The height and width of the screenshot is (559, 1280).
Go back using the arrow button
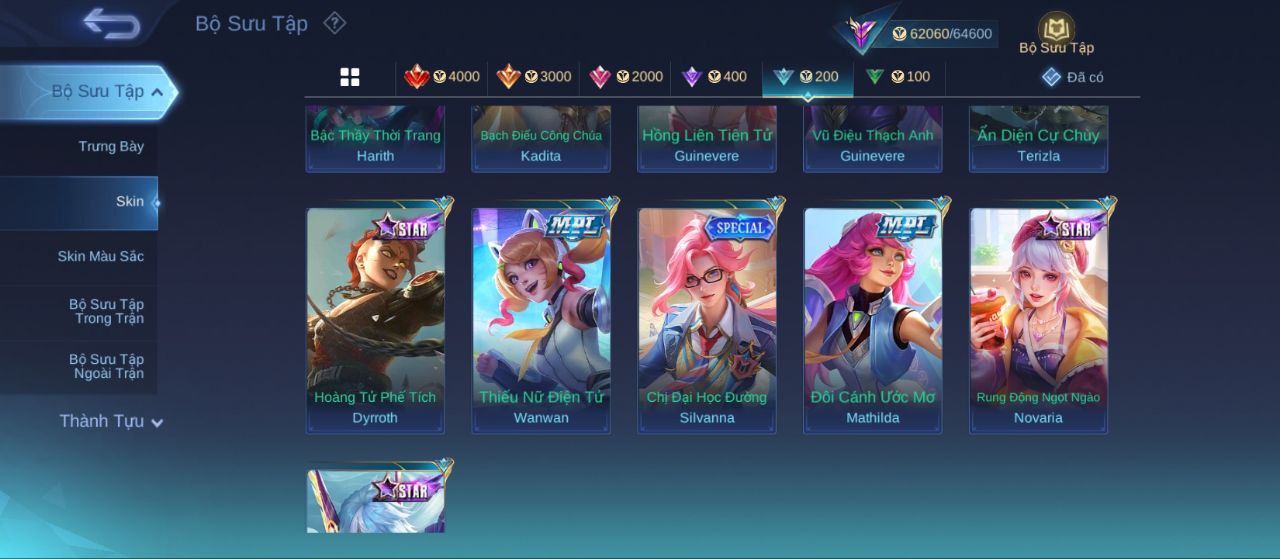coord(111,23)
